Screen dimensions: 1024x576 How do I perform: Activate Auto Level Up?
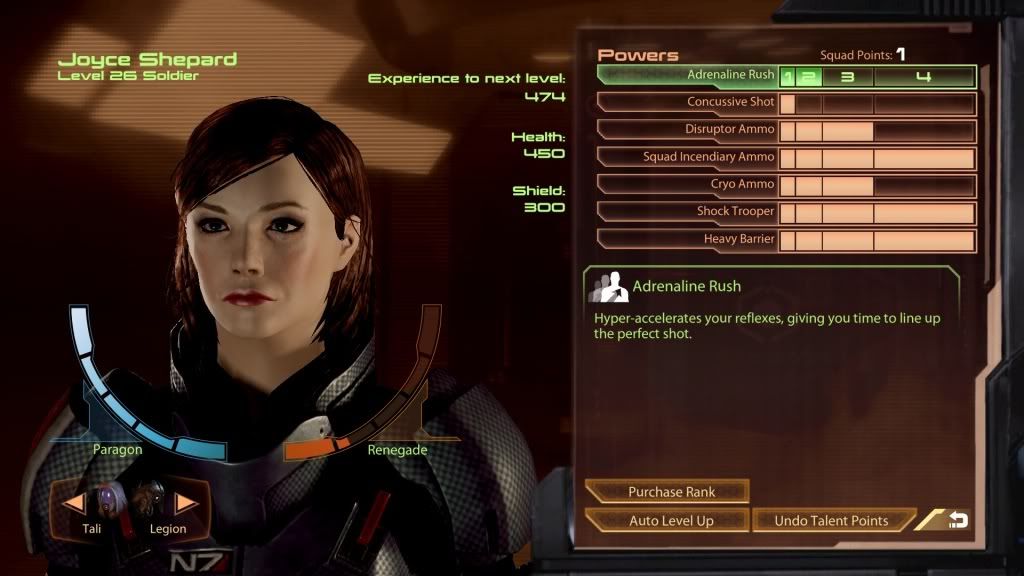667,520
